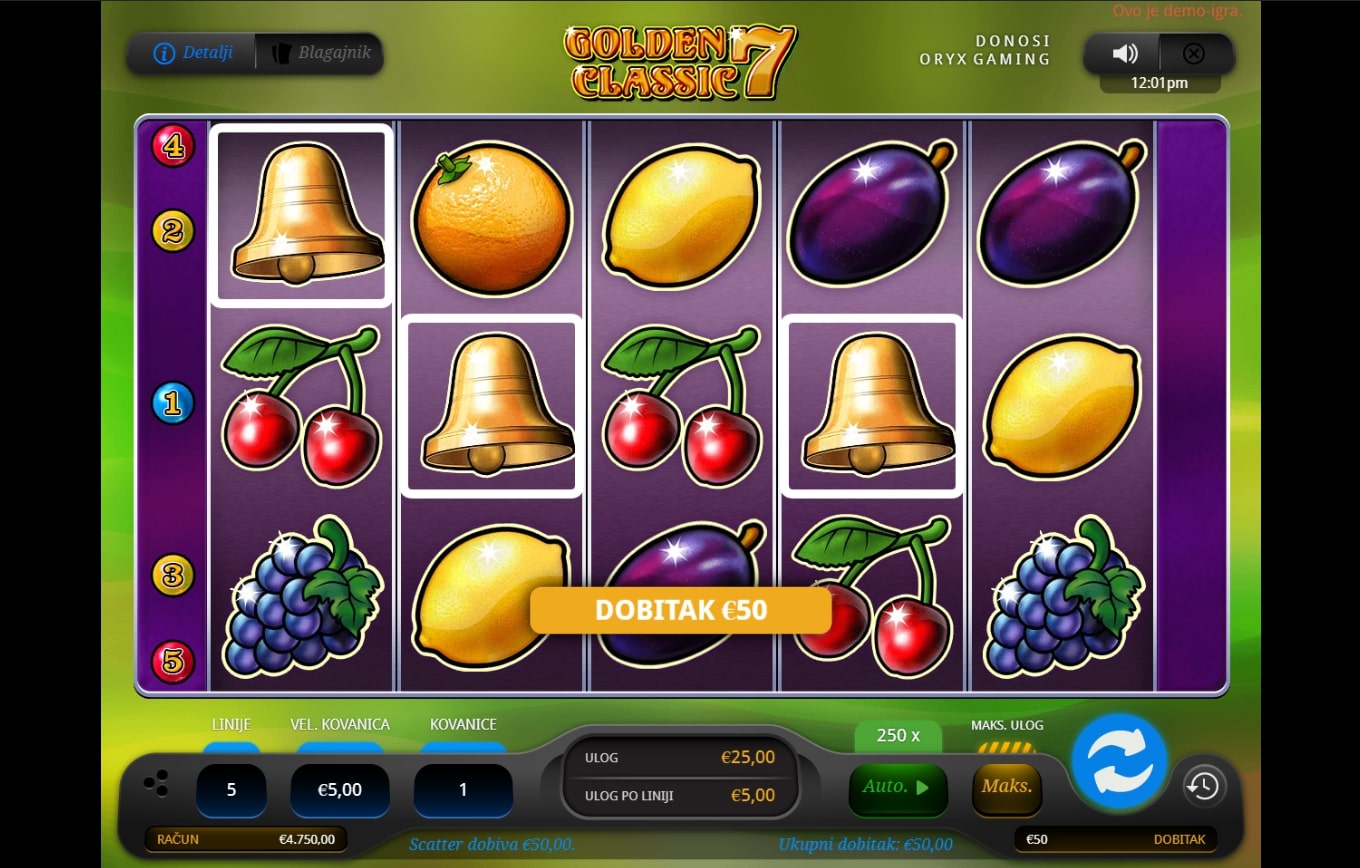This screenshot has height=868, width=1360.
Task: Toggle the sound speaker button
Action: (x=1125, y=54)
